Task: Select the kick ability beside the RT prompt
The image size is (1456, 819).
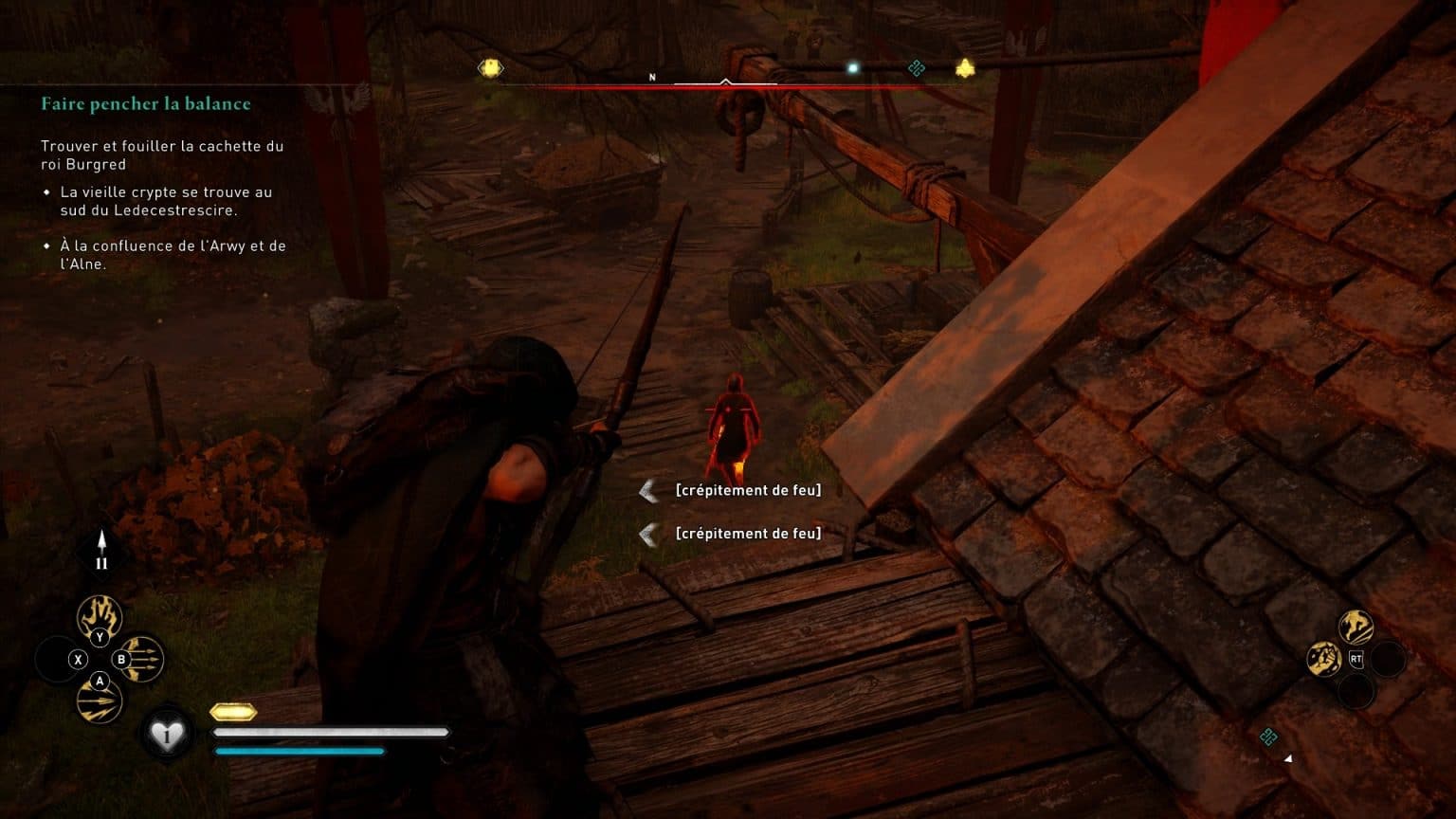Action: [1356, 627]
